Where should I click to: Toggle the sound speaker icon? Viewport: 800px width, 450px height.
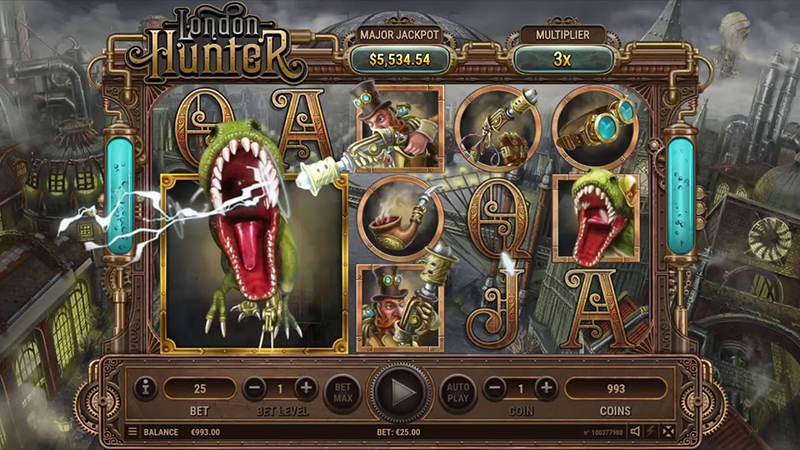634,432
